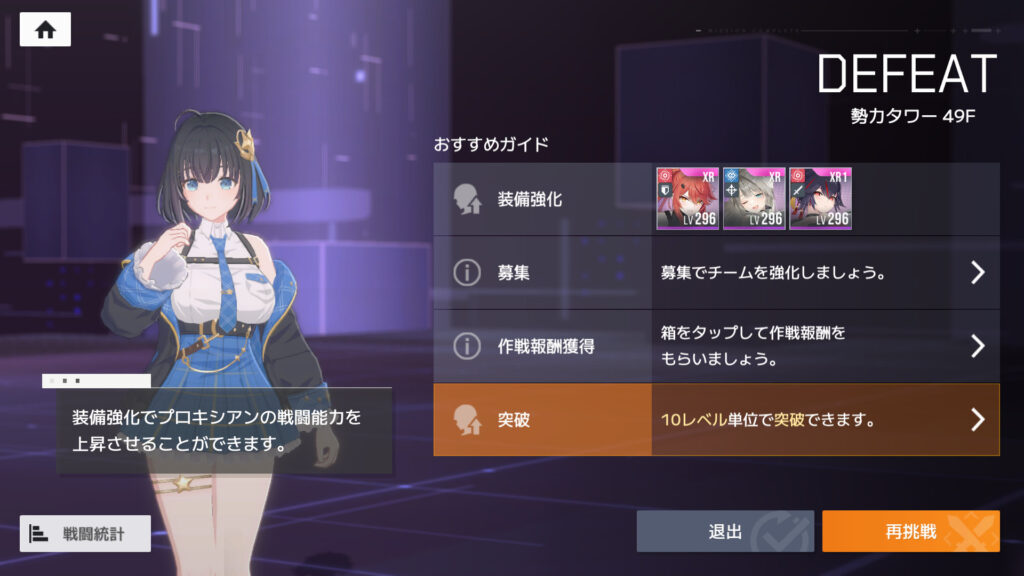Select the gray-haired character portrait
The height and width of the screenshot is (576, 1024).
[754, 199]
